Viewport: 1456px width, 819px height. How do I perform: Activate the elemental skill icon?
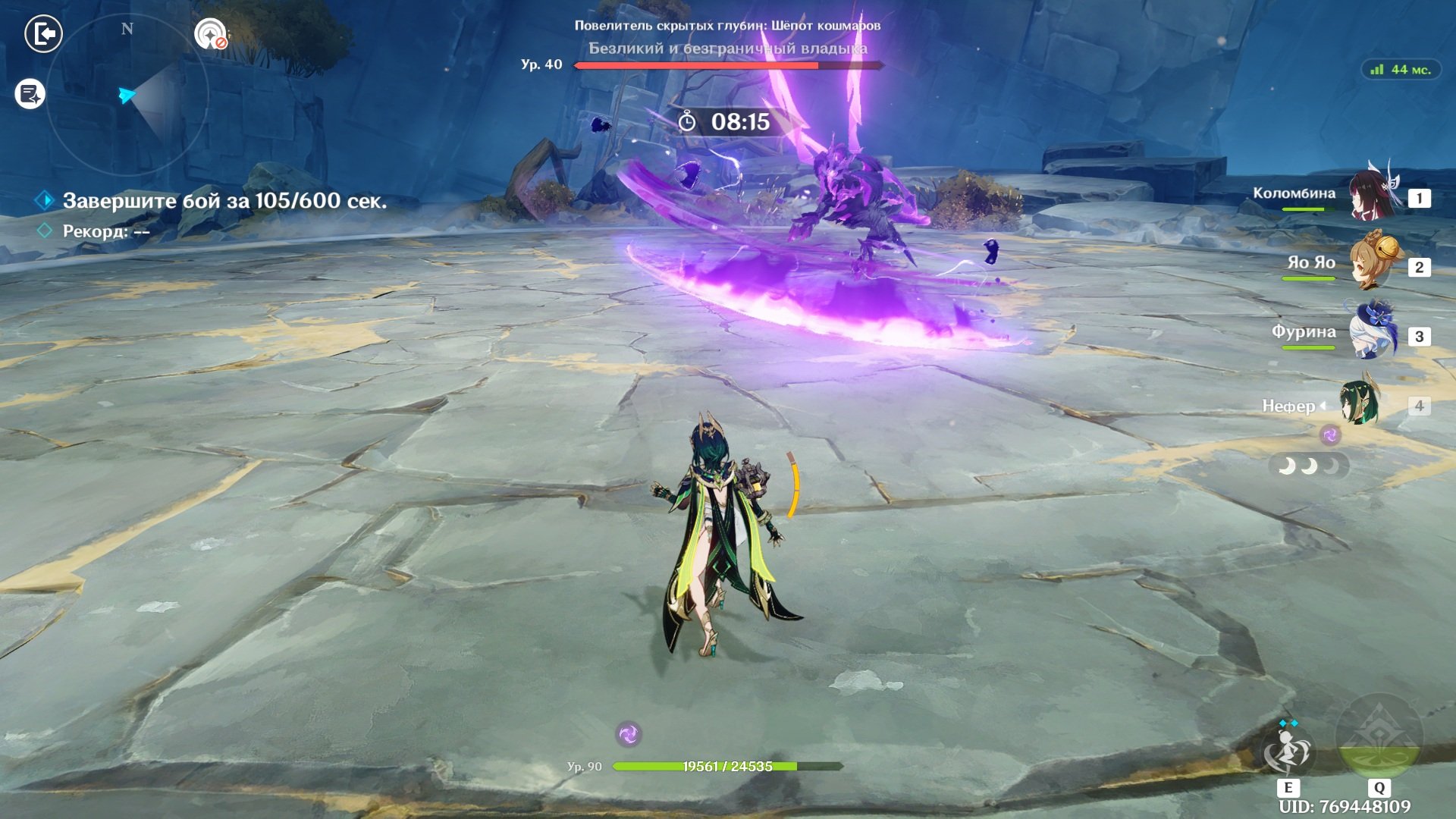tap(1287, 752)
